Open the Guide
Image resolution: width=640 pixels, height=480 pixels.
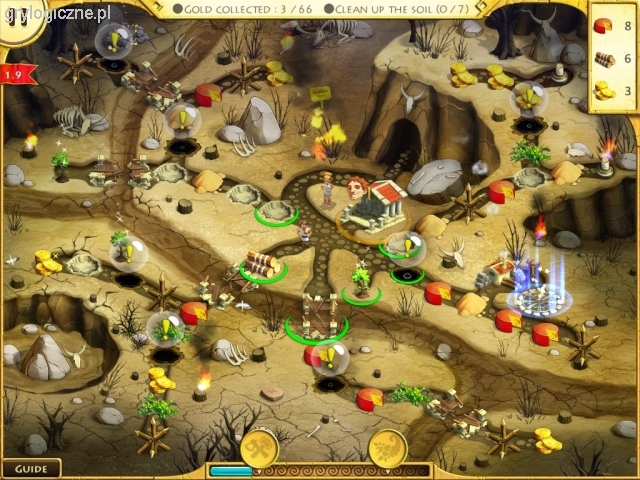point(31,467)
